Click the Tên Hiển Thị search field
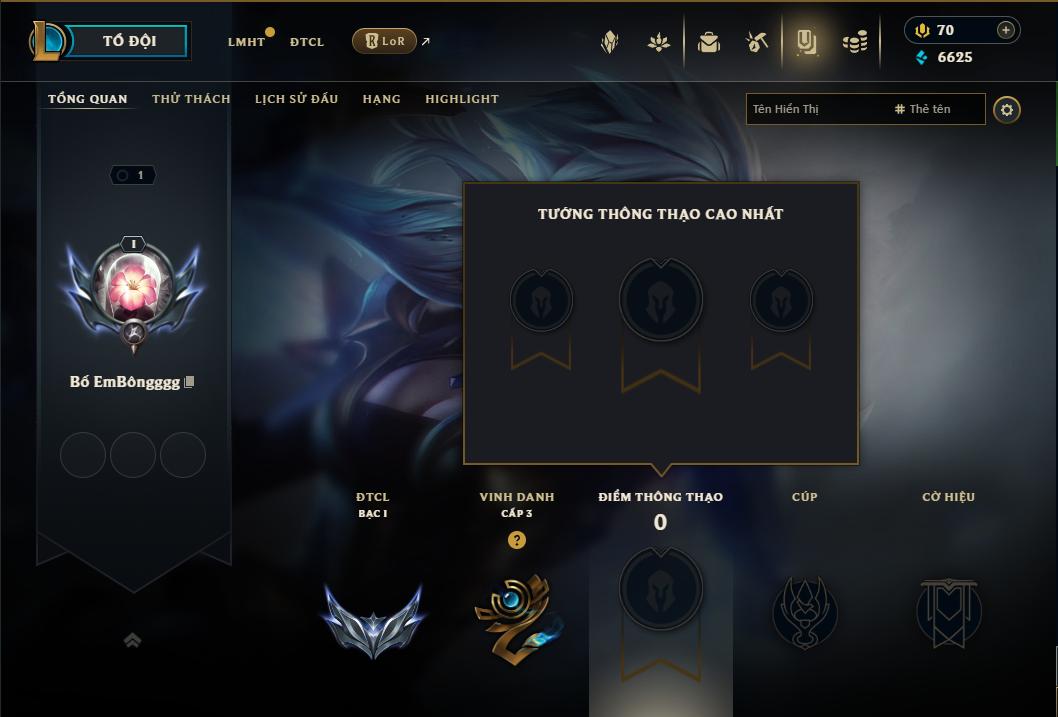This screenshot has width=1058, height=717. coord(815,109)
